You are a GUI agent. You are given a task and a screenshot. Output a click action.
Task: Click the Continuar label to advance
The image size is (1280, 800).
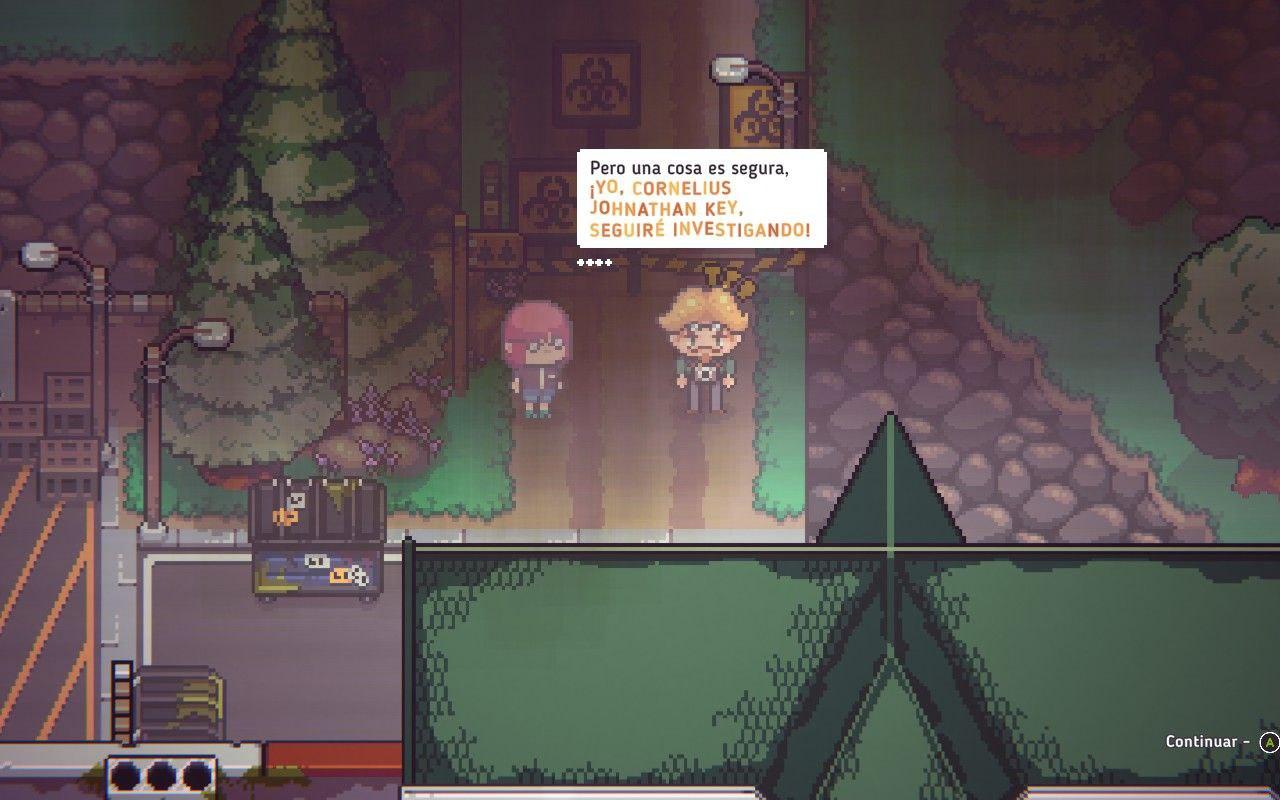1200,741
